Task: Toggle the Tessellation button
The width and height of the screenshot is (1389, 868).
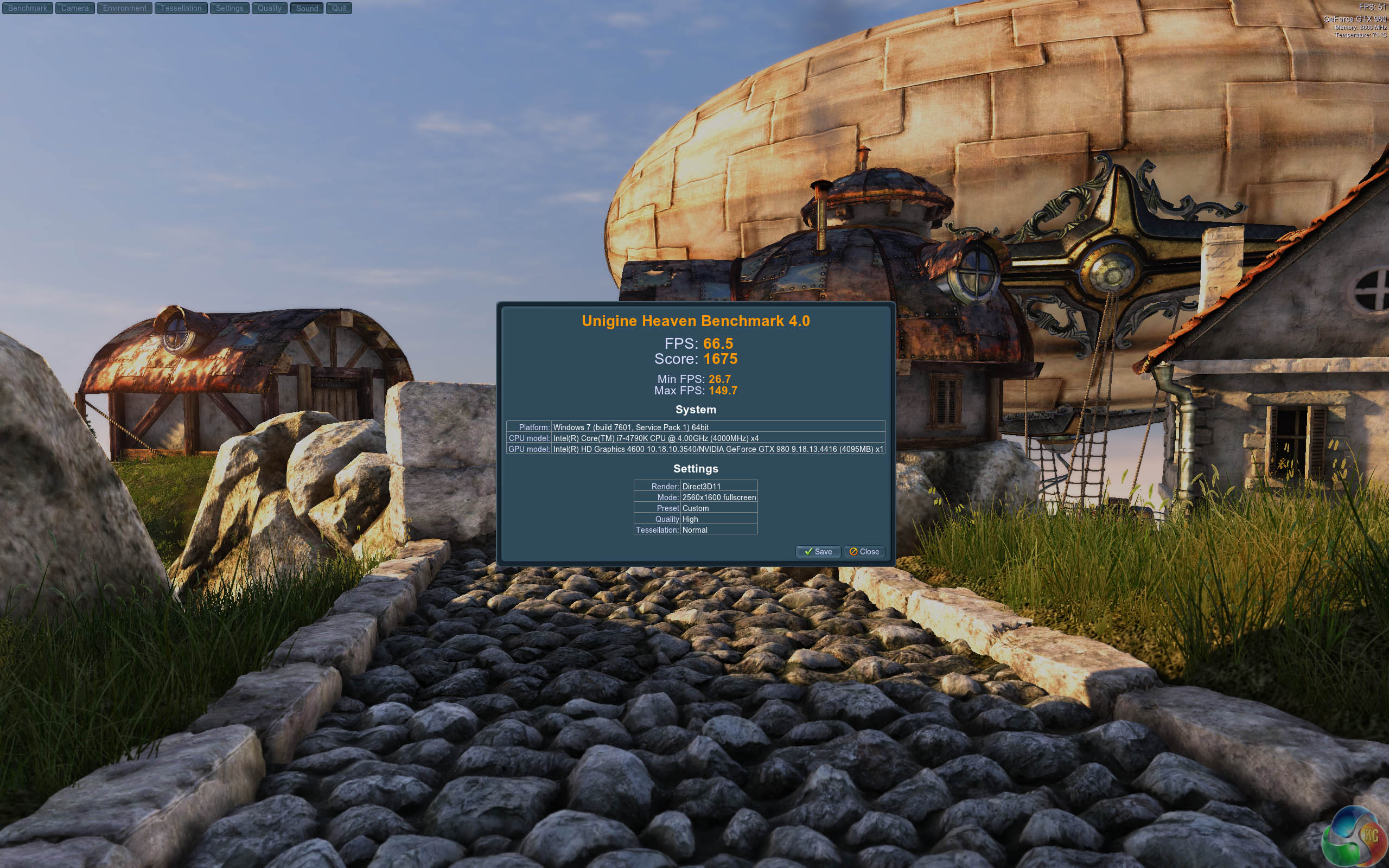Action: [181, 8]
